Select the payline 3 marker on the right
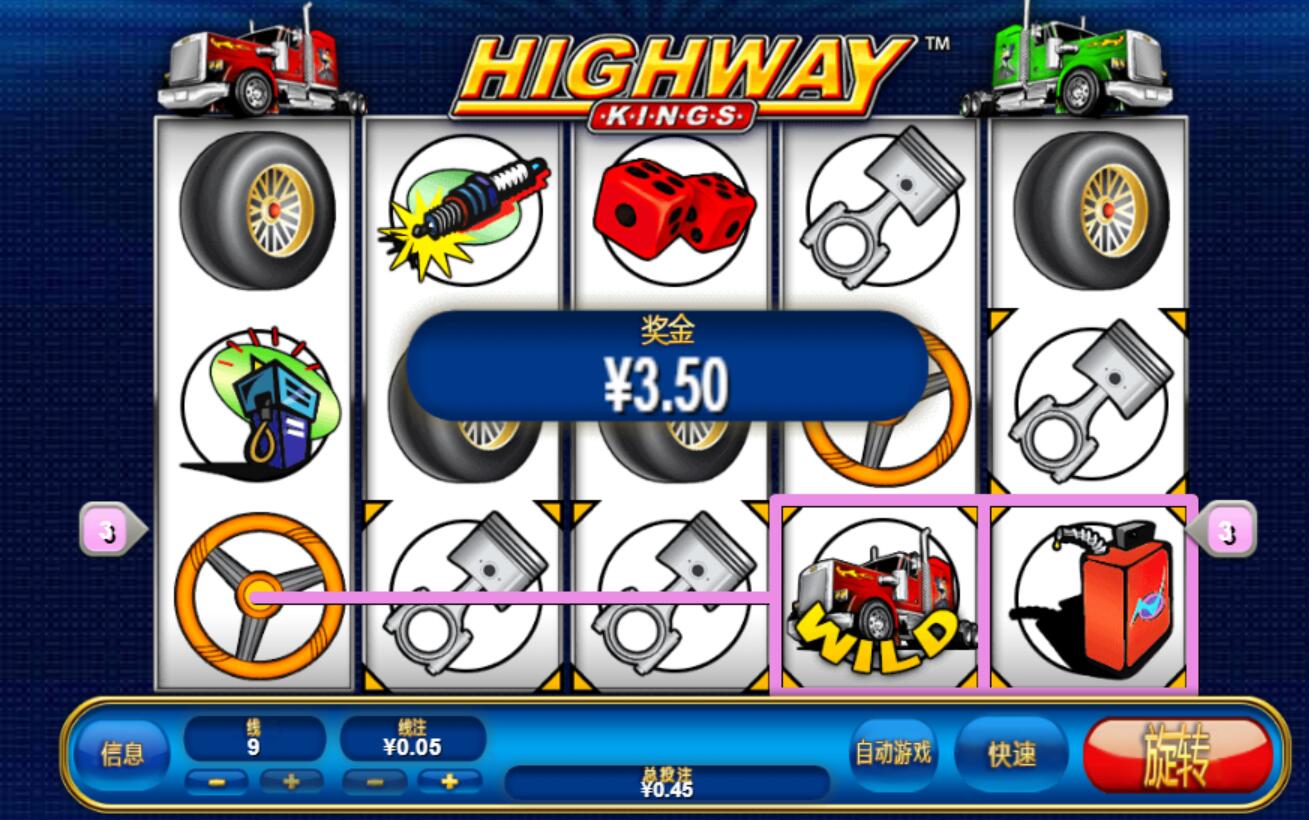1309x820 pixels. pyautogui.click(x=1226, y=533)
